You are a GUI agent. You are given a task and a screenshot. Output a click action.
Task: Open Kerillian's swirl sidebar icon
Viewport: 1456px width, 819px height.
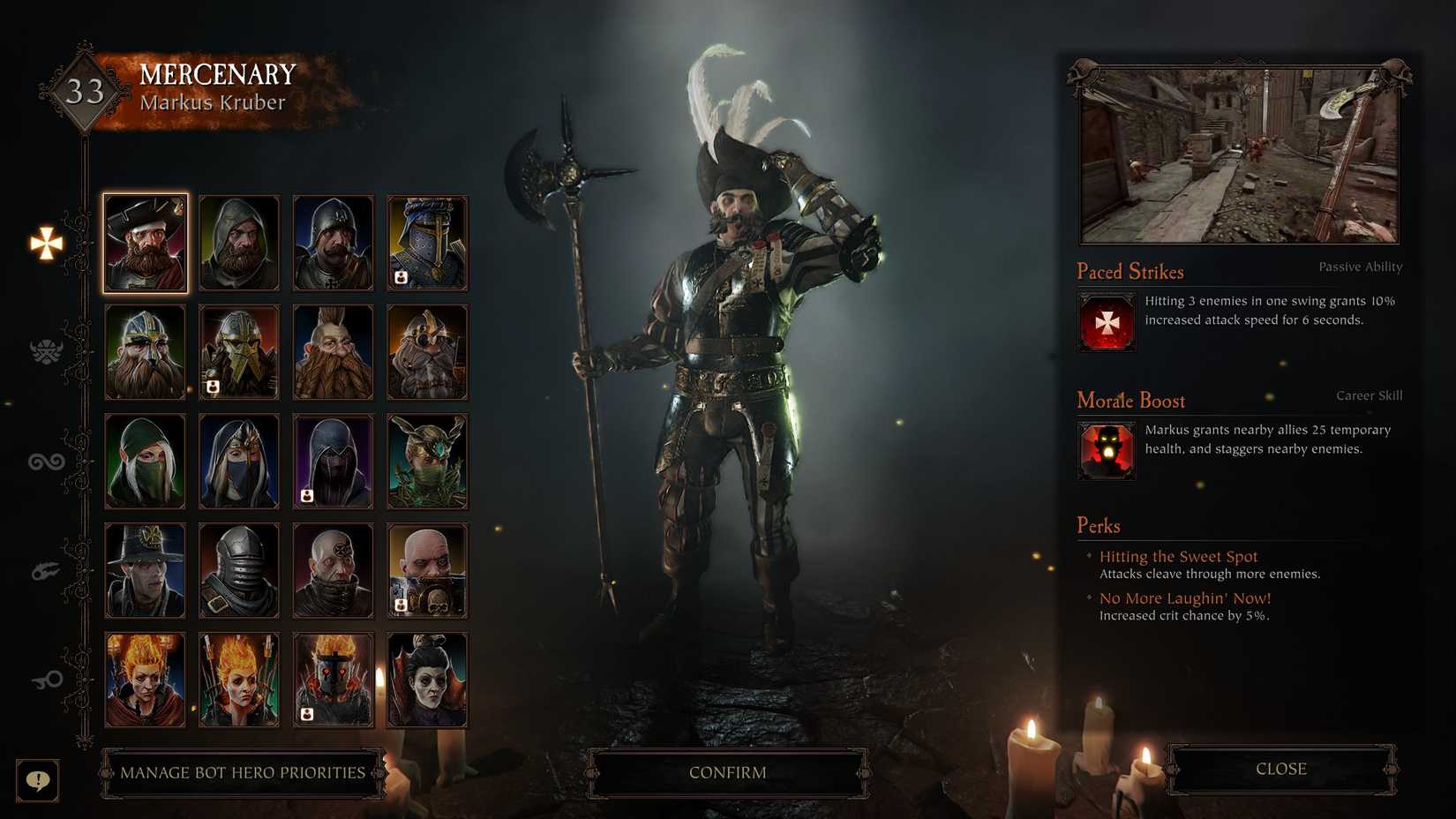click(46, 460)
